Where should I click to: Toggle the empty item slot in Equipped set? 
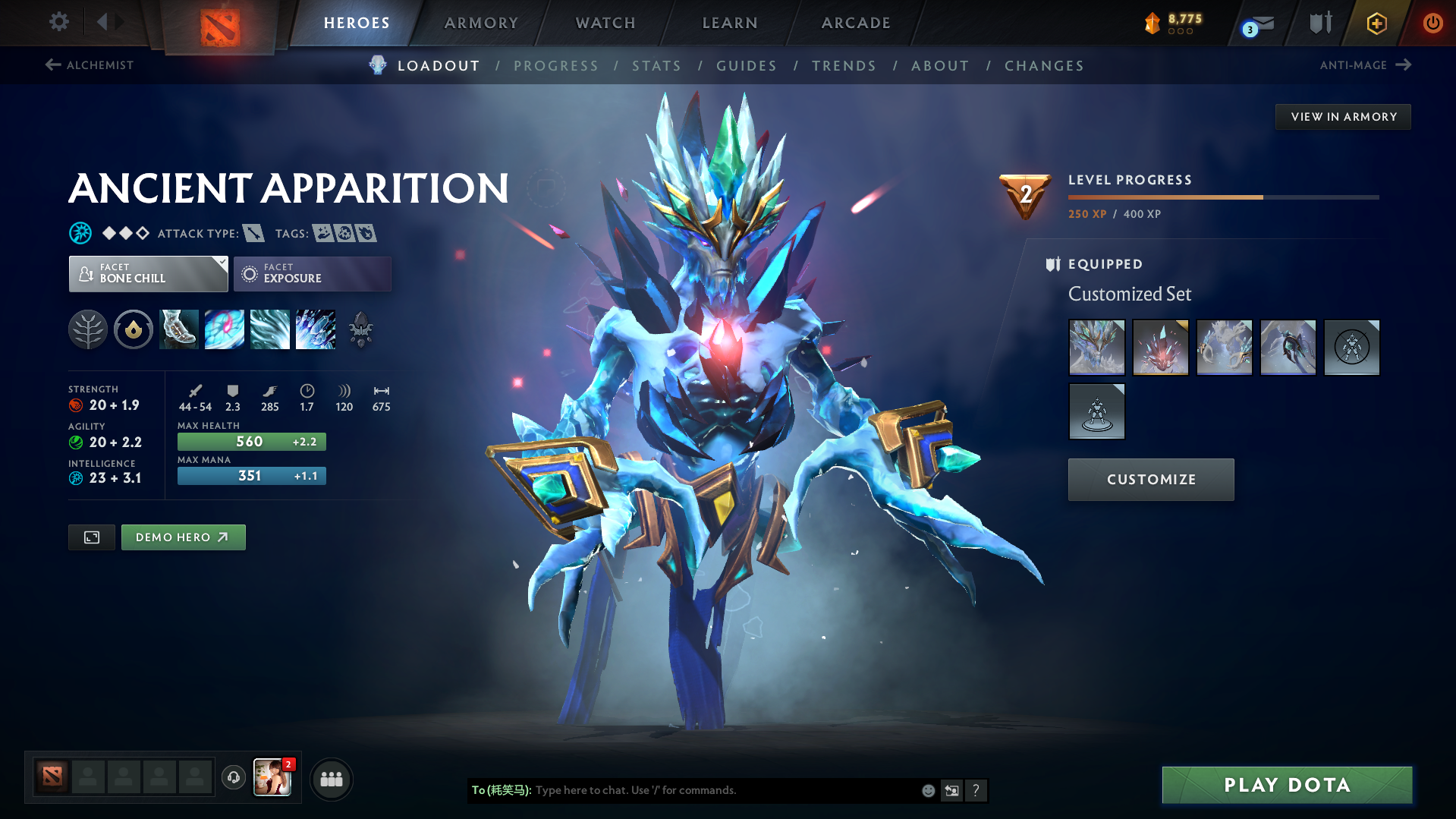tap(1351, 347)
